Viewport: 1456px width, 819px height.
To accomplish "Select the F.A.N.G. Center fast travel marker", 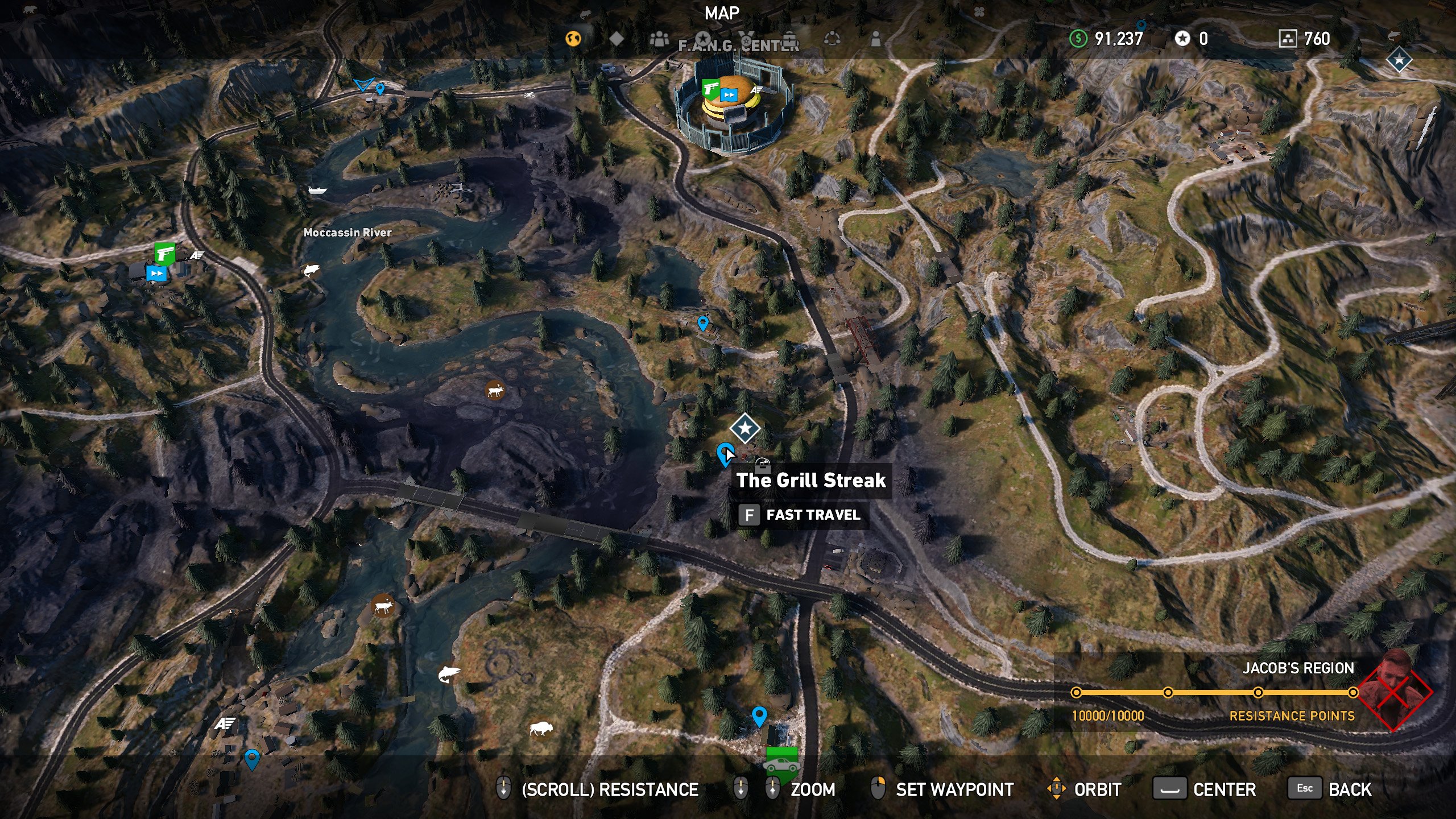I will point(729,95).
